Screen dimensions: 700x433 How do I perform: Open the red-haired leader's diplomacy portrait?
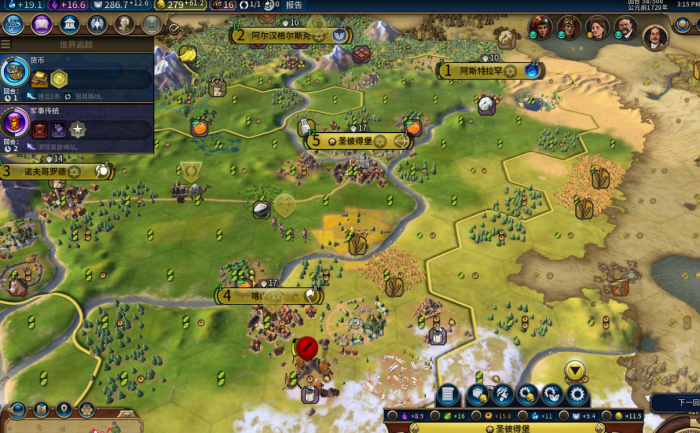538,27
